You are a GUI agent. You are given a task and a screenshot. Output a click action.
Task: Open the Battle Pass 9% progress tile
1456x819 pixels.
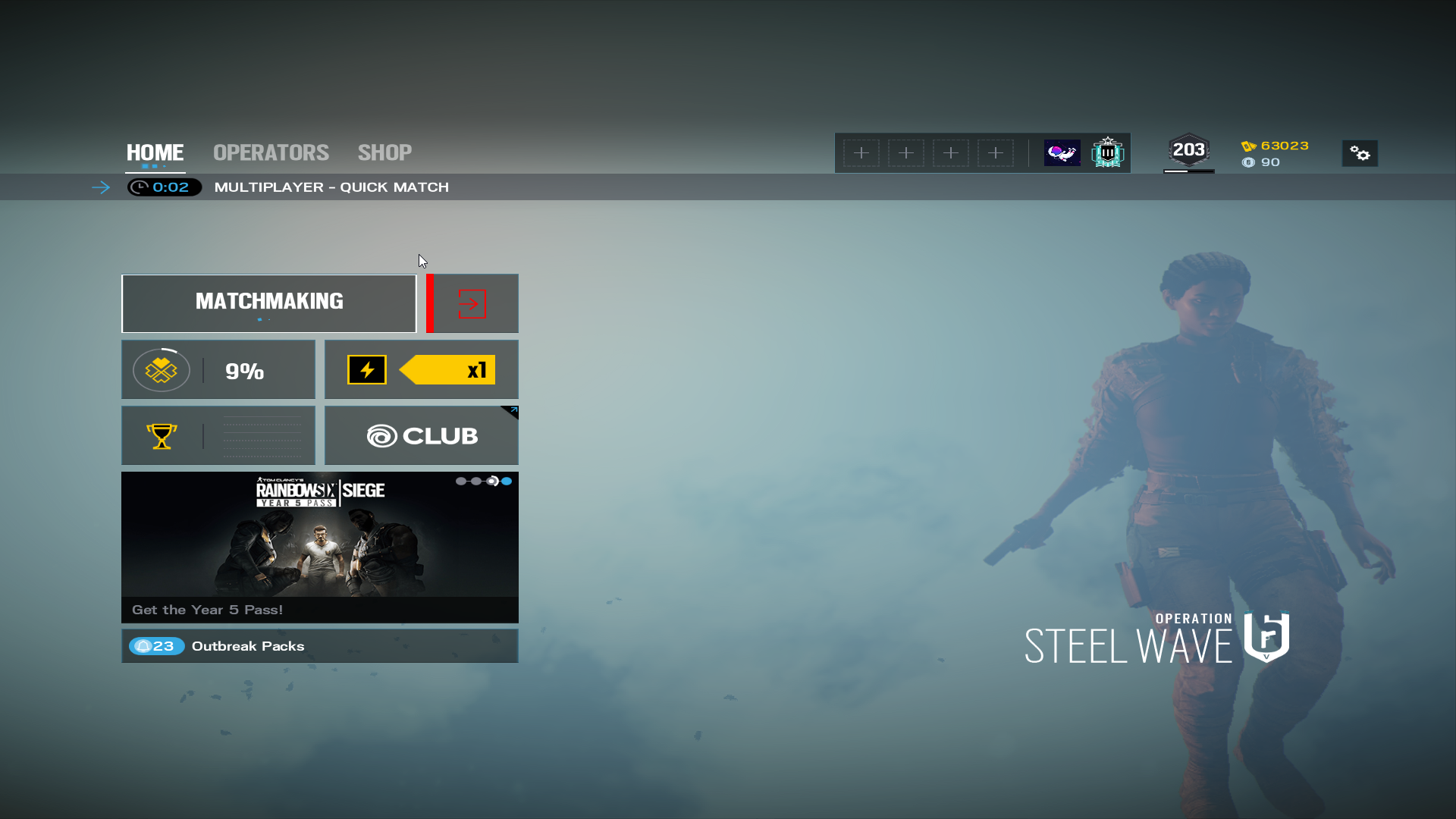click(218, 369)
